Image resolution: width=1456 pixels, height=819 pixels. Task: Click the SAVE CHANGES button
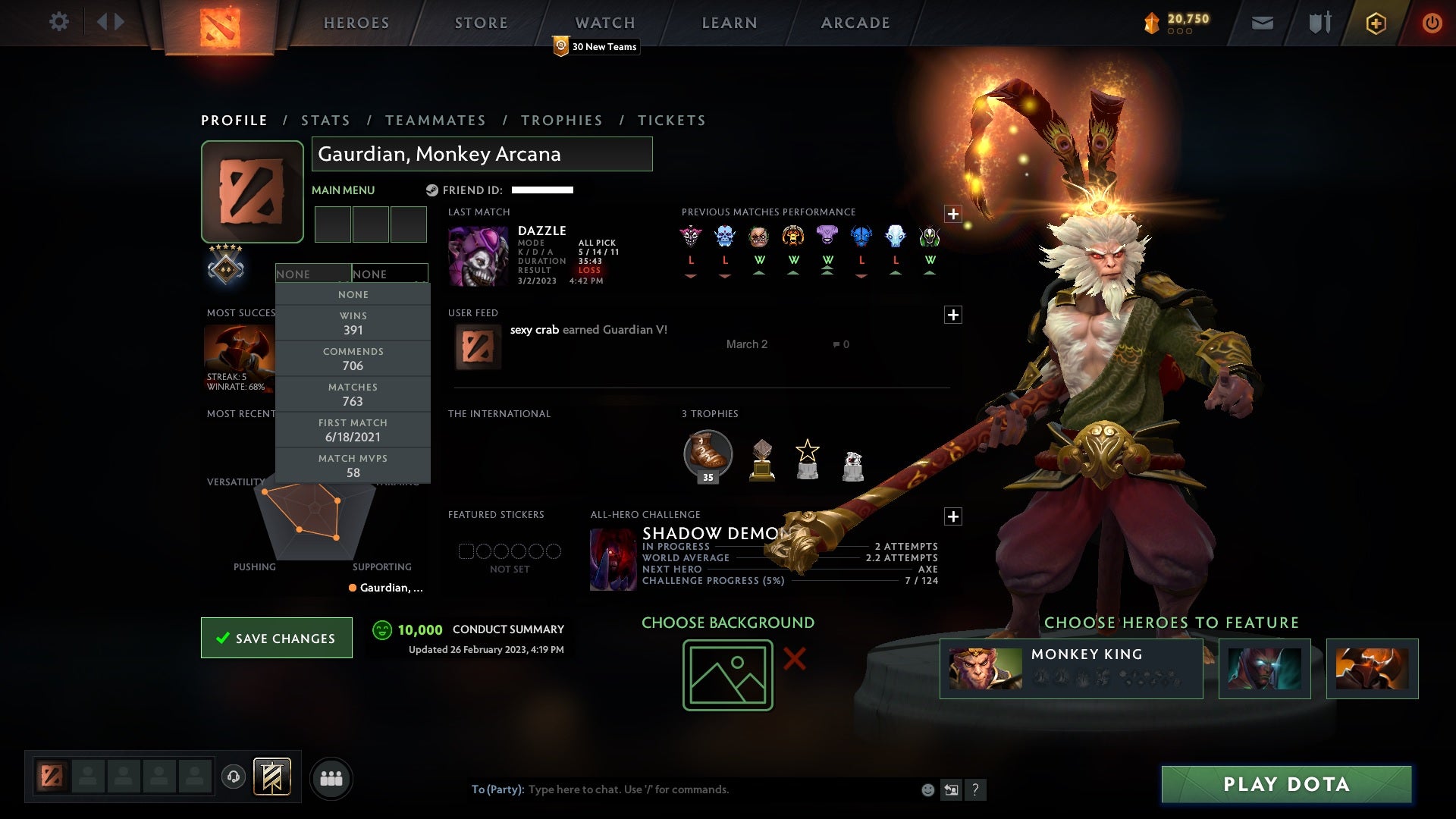coord(276,638)
